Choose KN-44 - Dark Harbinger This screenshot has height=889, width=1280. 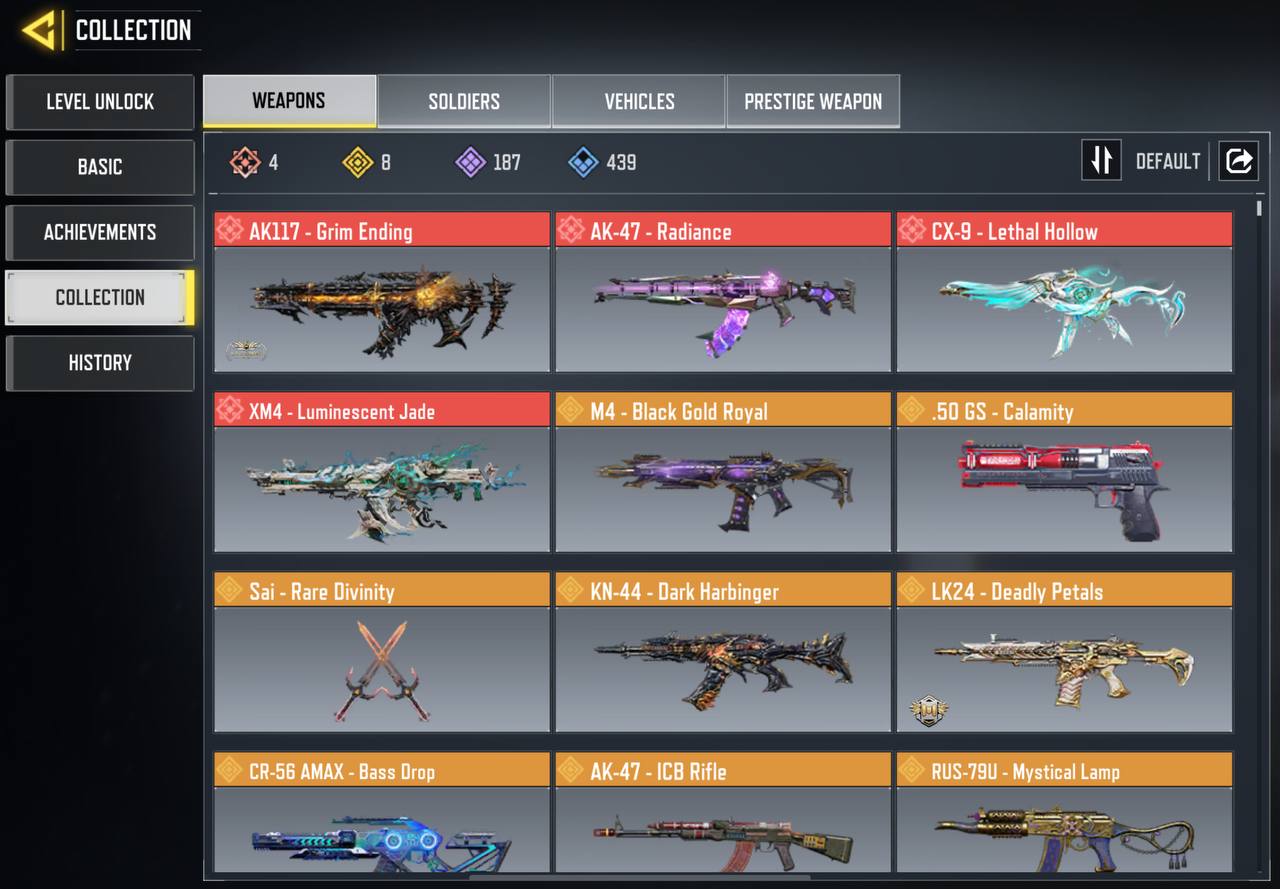click(x=723, y=652)
